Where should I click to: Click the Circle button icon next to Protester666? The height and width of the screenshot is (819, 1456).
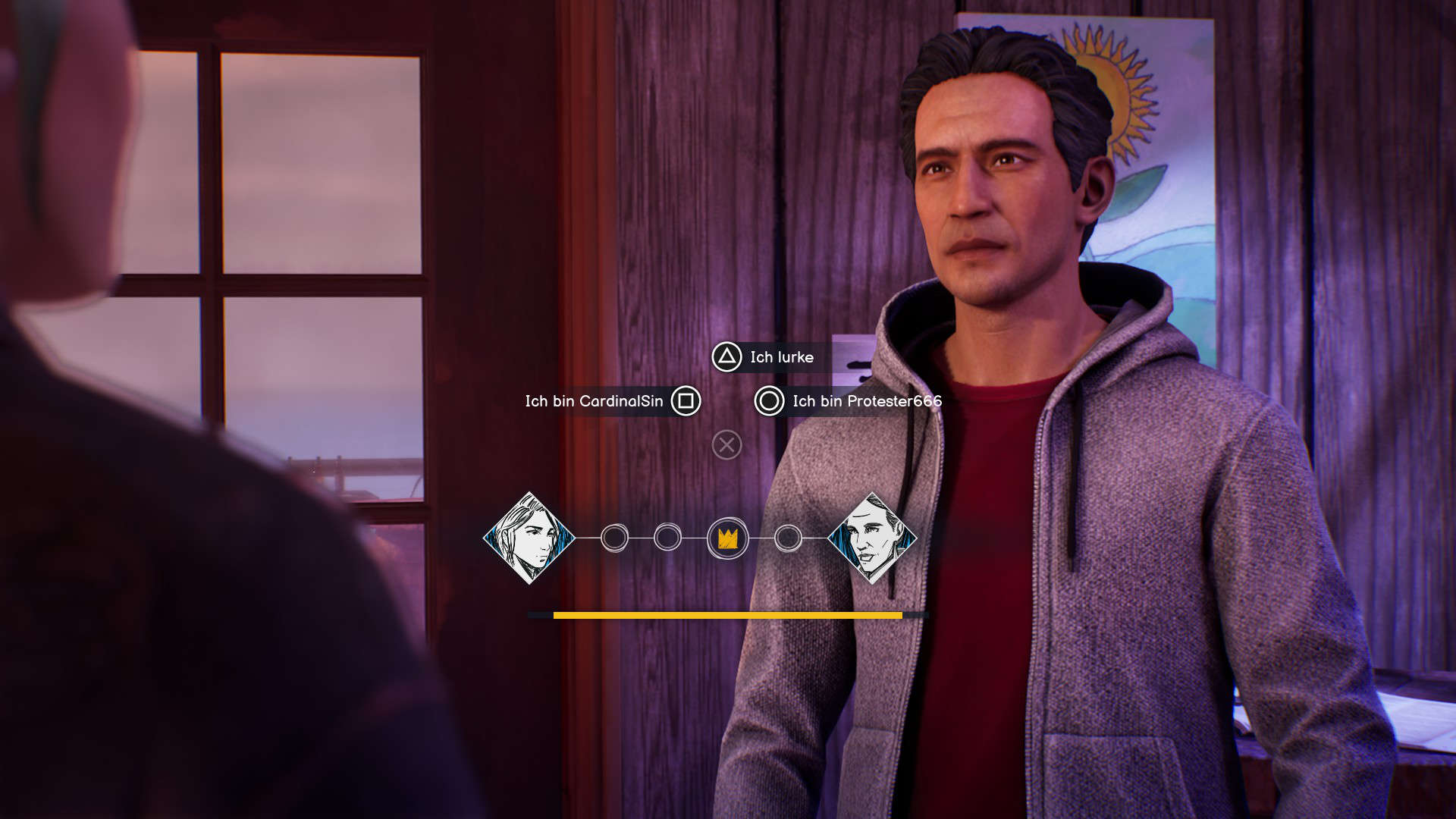(769, 403)
